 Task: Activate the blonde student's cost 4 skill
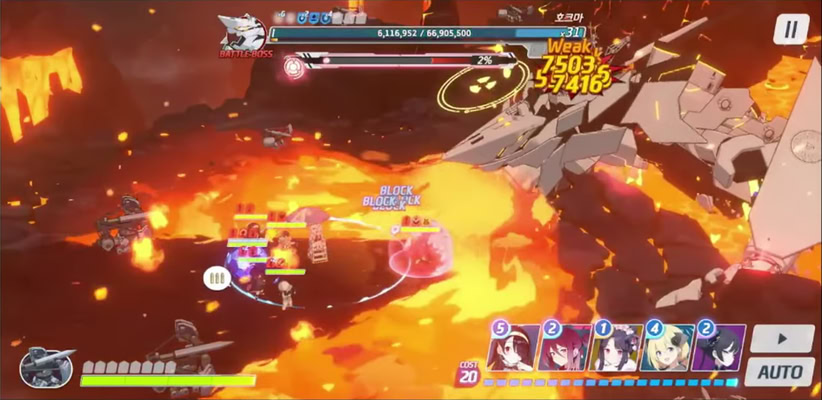pos(667,348)
